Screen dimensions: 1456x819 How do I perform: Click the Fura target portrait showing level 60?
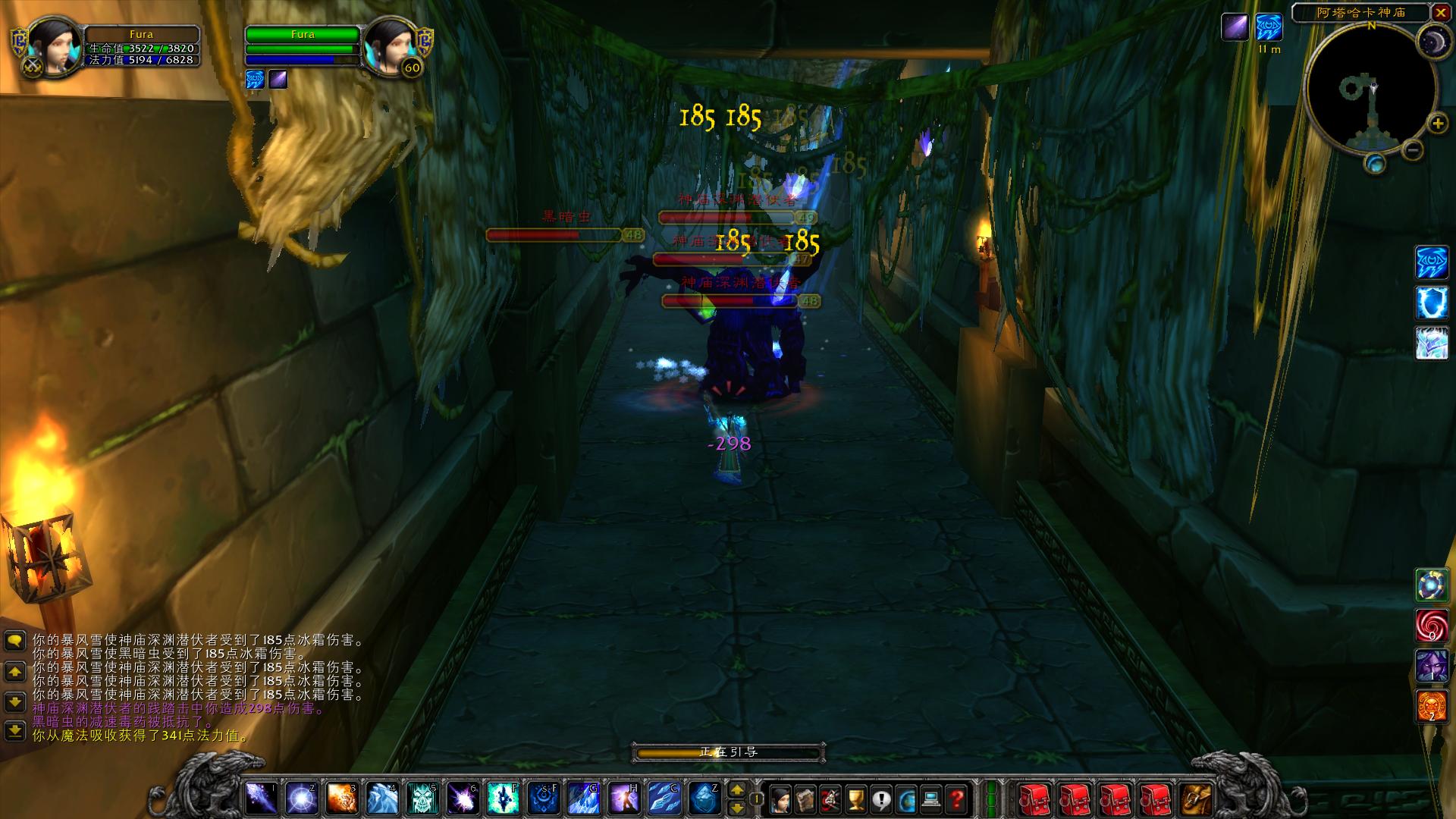pyautogui.click(x=391, y=47)
